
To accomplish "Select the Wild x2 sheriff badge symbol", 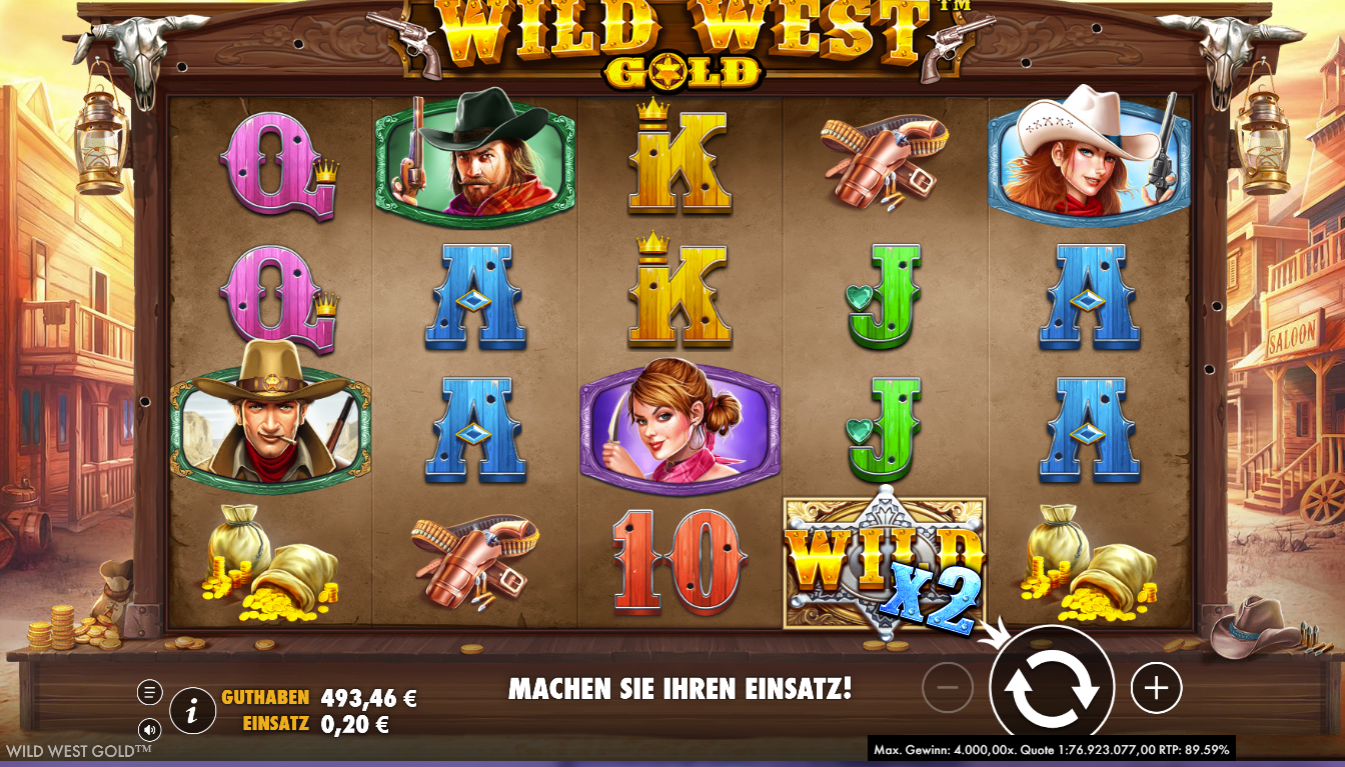I will (885, 560).
